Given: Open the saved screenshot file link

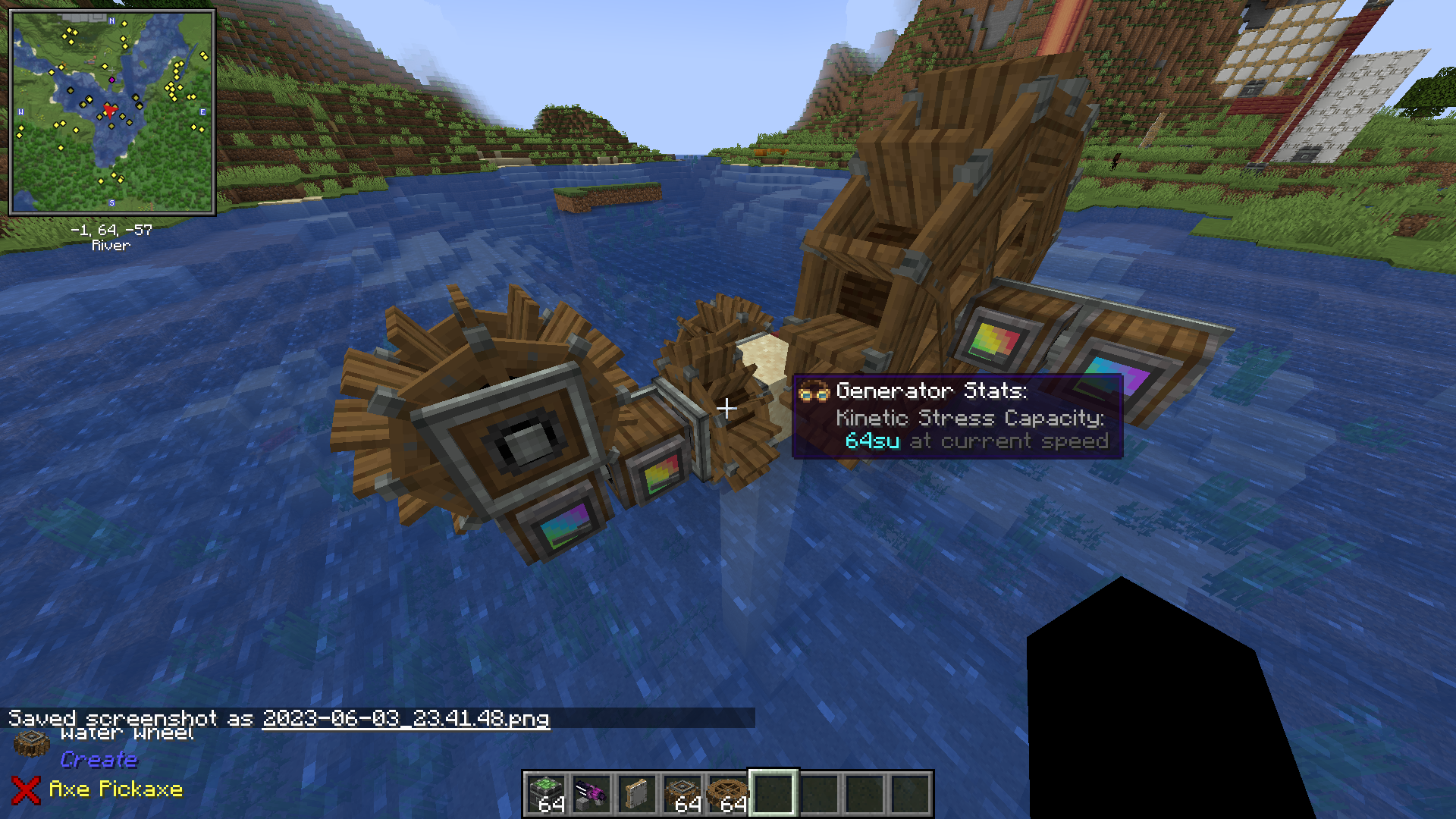Looking at the screenshot, I should (x=406, y=718).
